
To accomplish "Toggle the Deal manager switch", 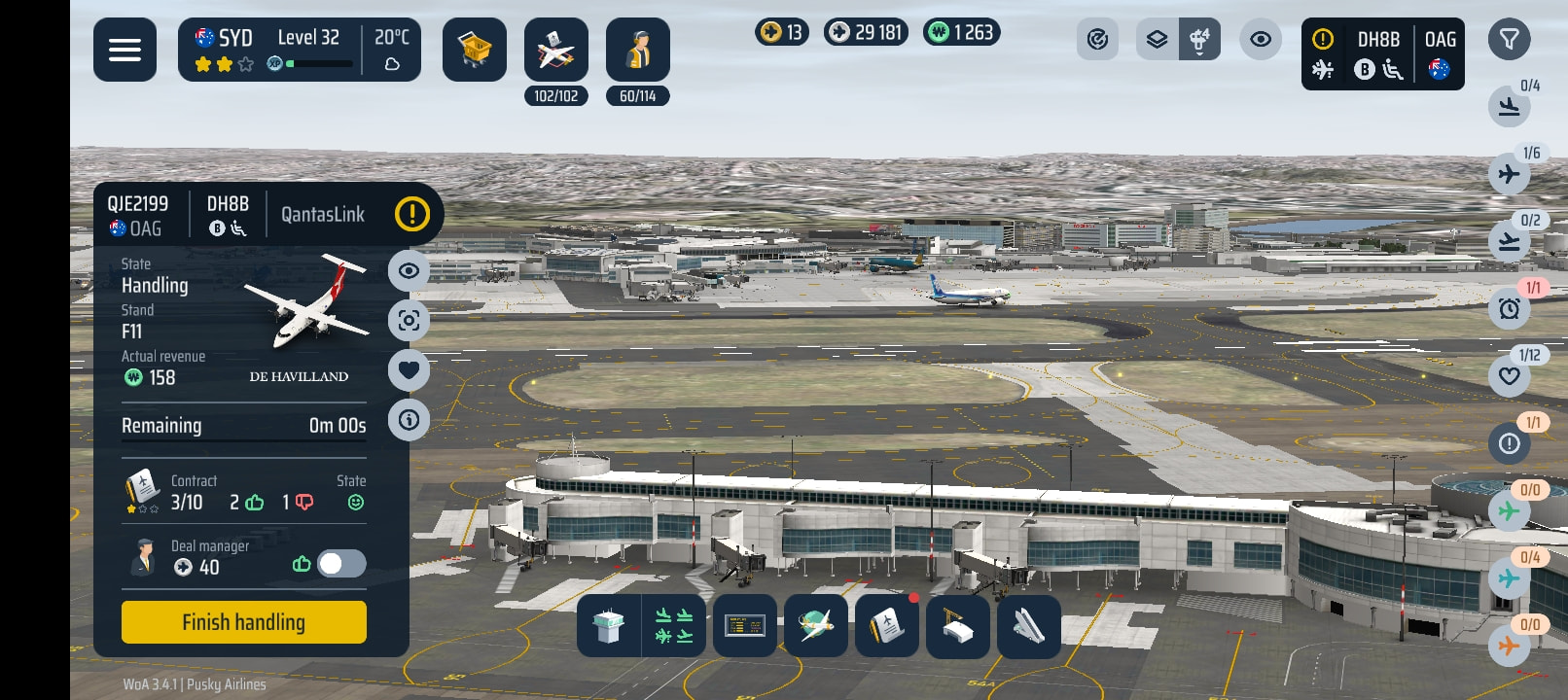I will click(x=341, y=564).
